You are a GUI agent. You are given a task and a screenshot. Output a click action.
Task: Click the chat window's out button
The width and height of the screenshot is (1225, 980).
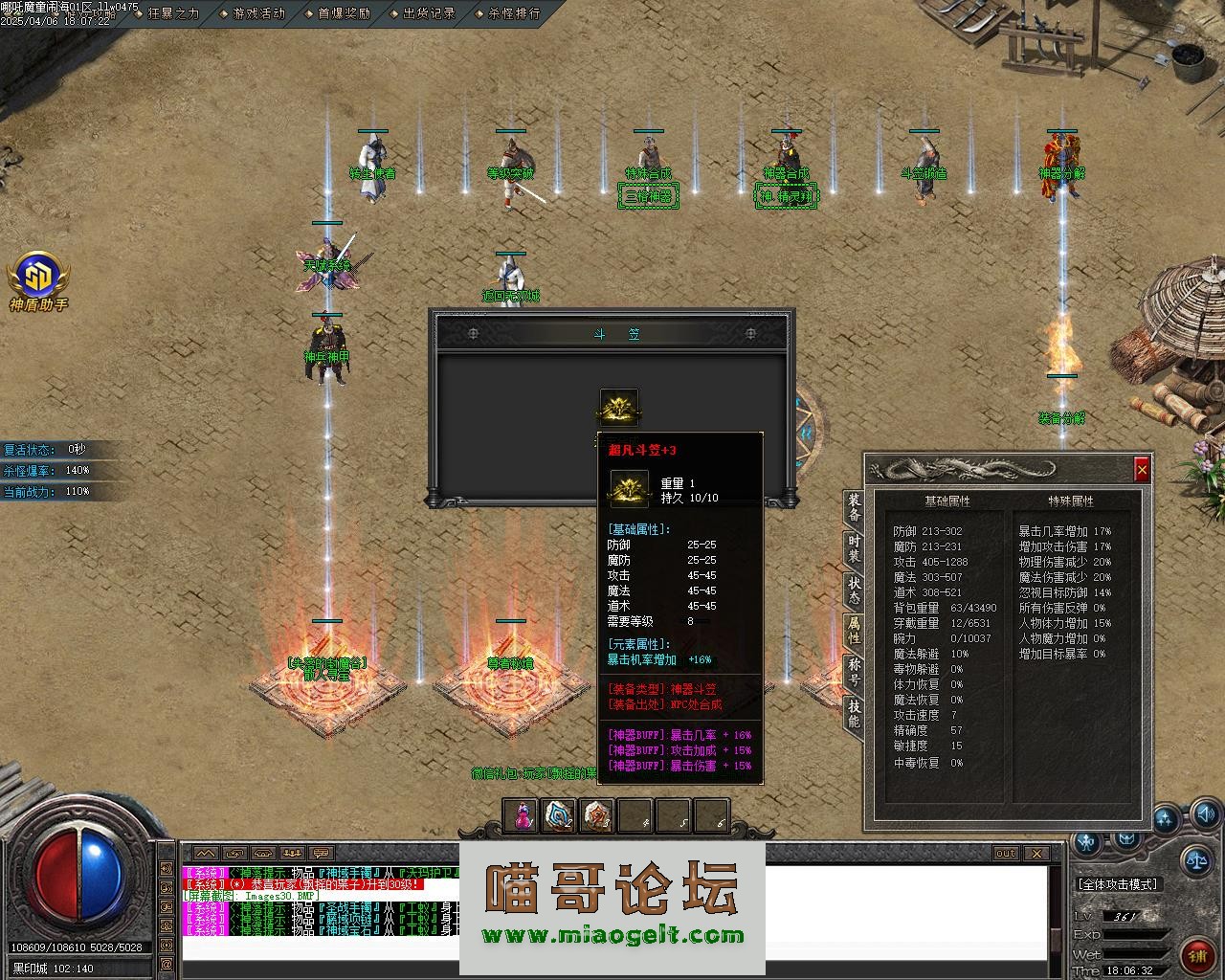coord(1005,854)
